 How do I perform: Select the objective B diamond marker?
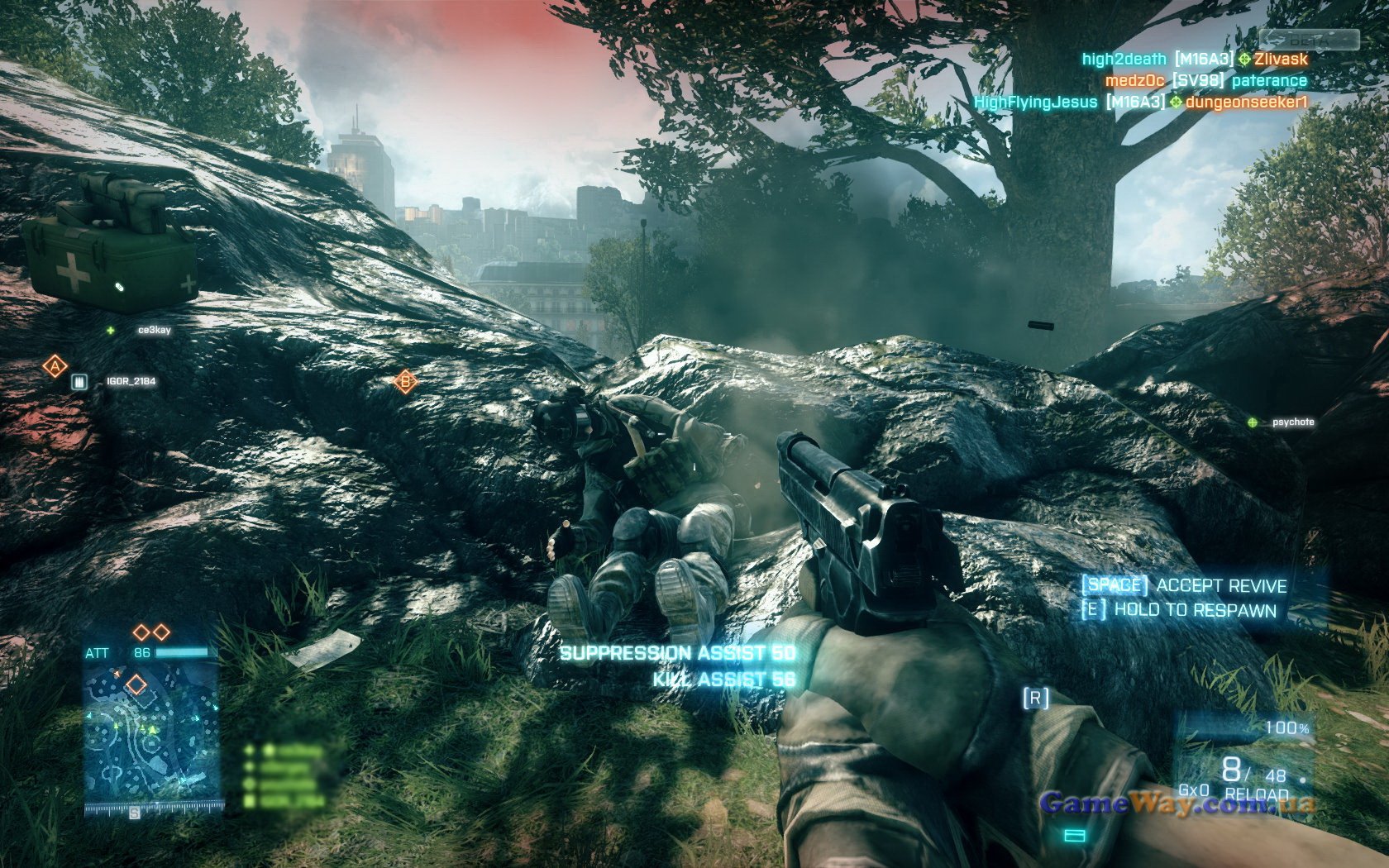tap(404, 382)
